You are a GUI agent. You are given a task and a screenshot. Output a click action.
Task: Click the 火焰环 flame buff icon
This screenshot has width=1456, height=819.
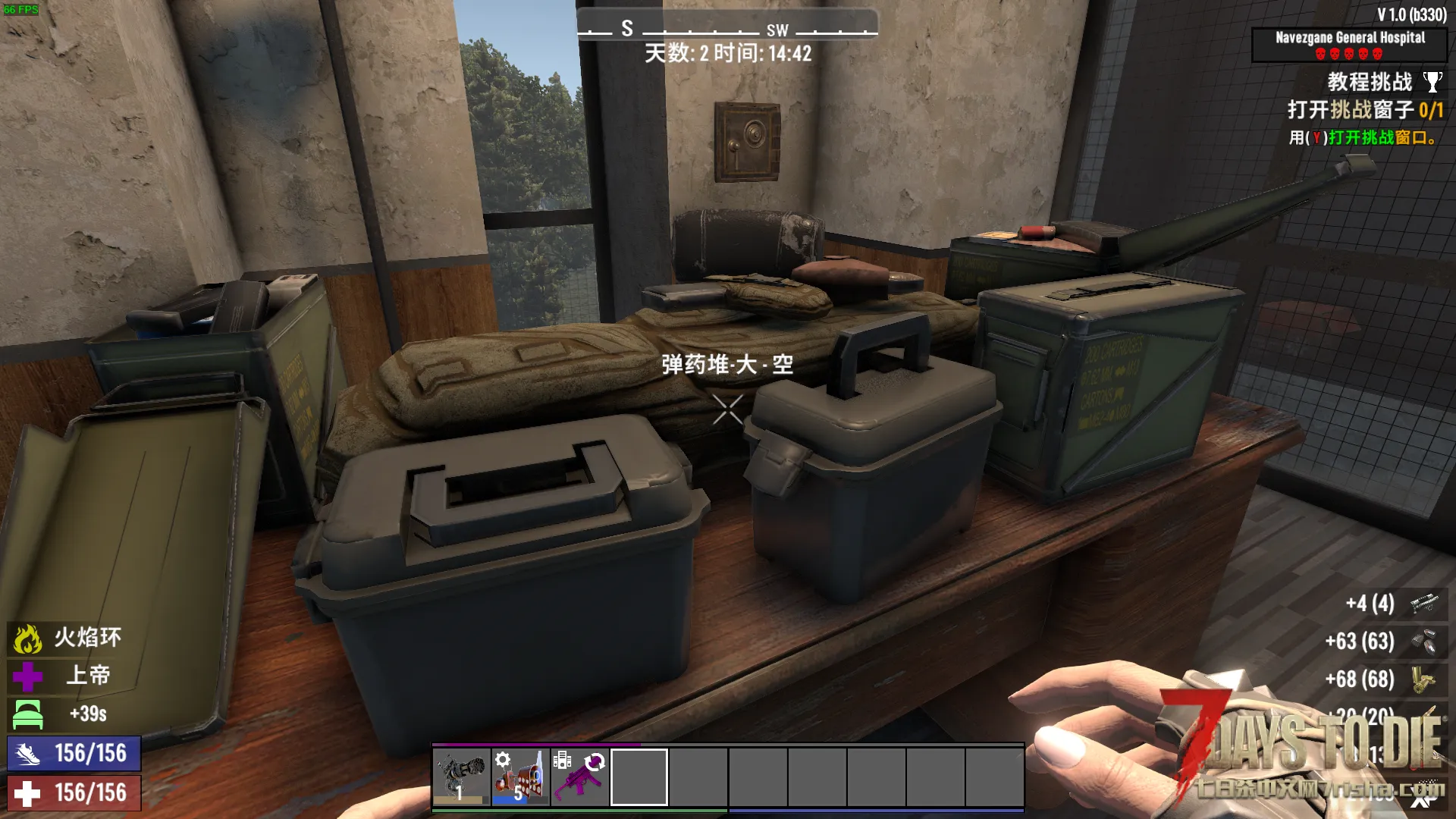coord(27,639)
